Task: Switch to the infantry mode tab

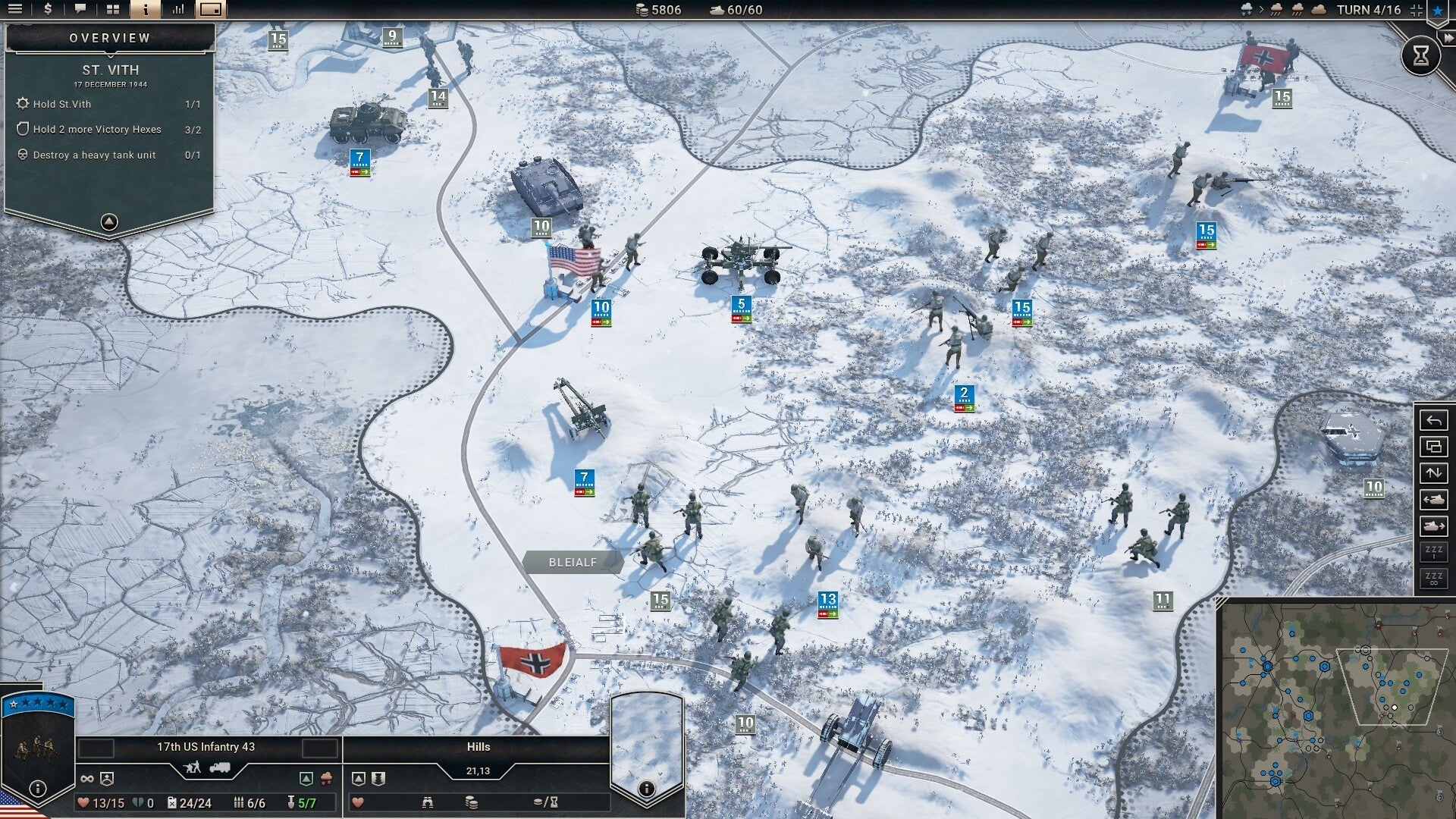Action: click(191, 767)
